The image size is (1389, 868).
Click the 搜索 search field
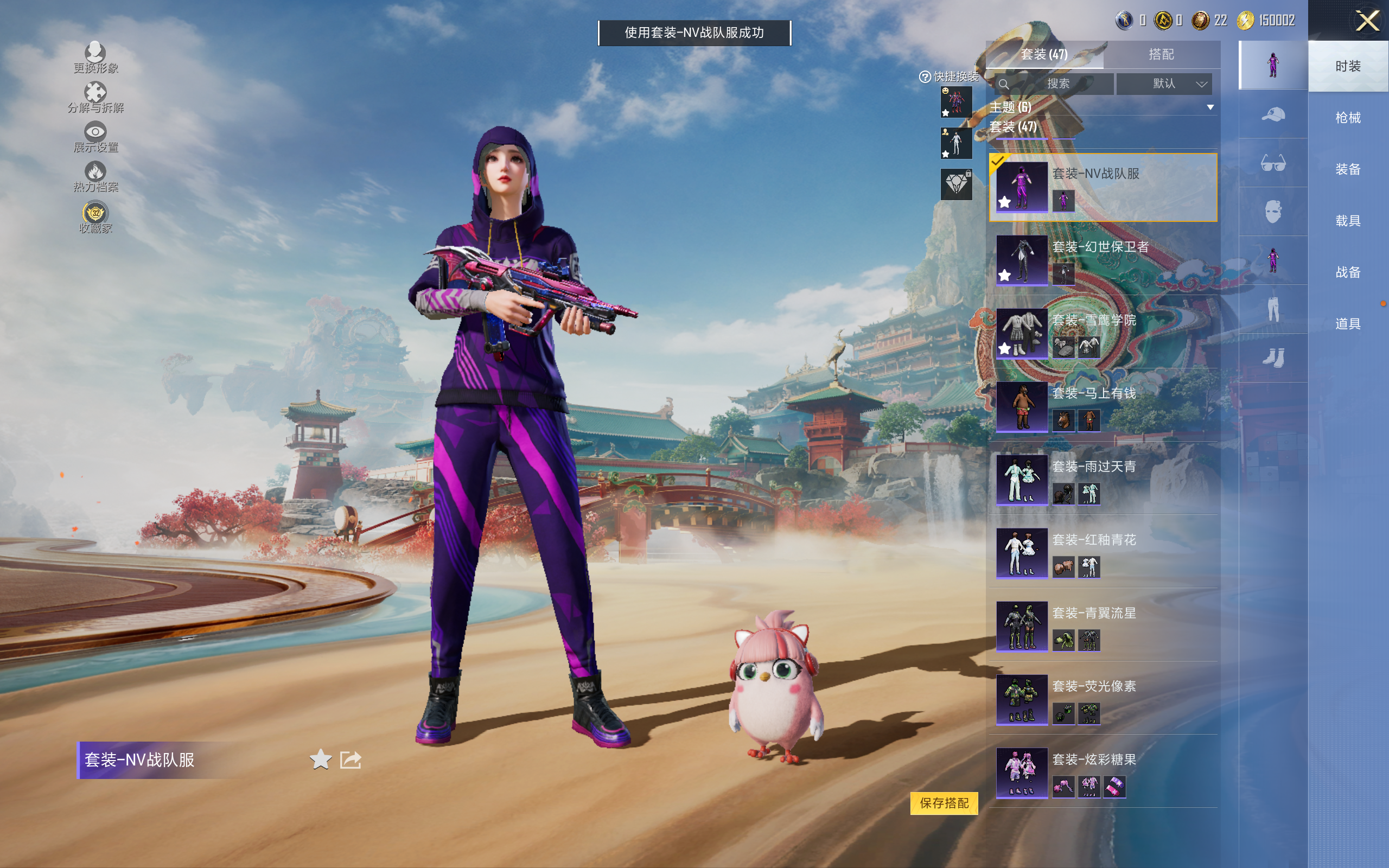coord(1055,84)
